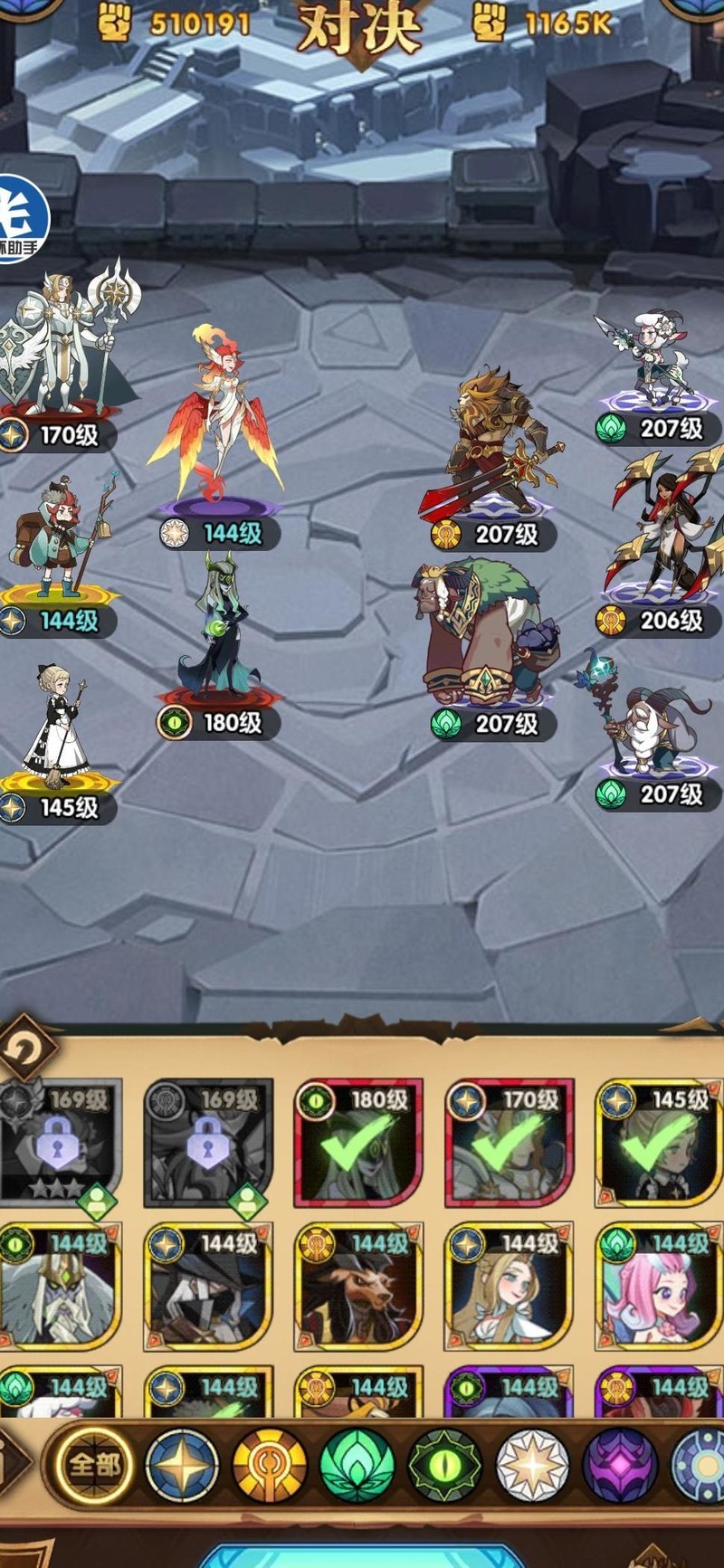Screen dimensions: 724x1568
Task: Filter heroes by the green eye Graveborn faction
Action: point(444,1466)
